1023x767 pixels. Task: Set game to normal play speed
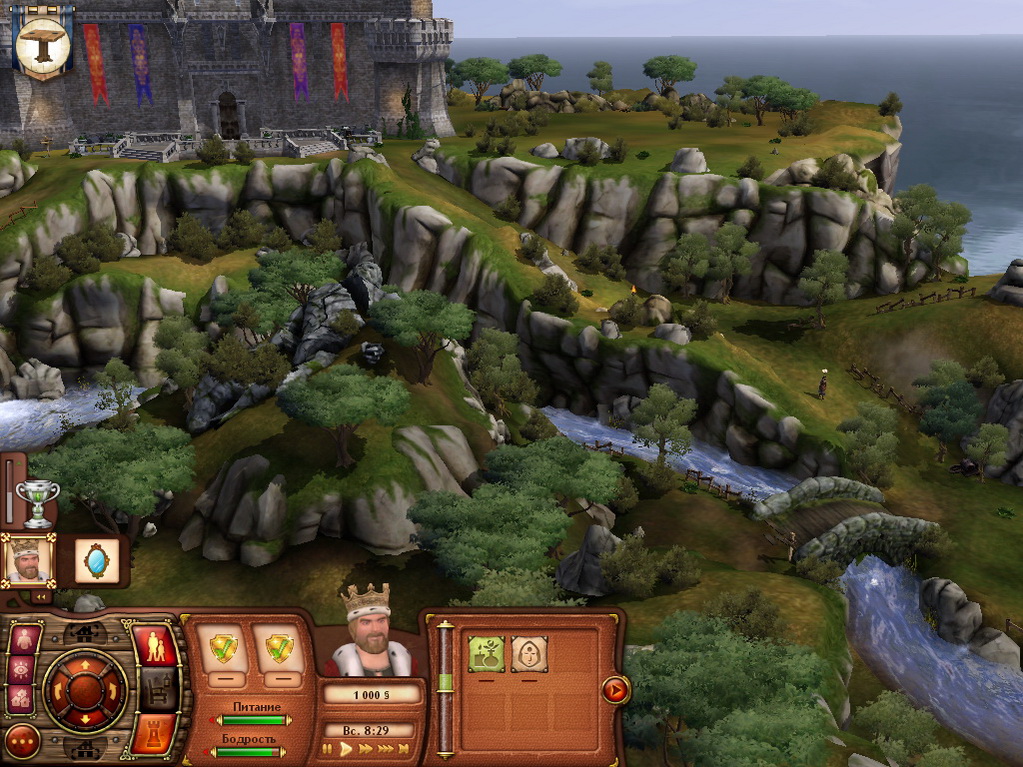(x=346, y=748)
